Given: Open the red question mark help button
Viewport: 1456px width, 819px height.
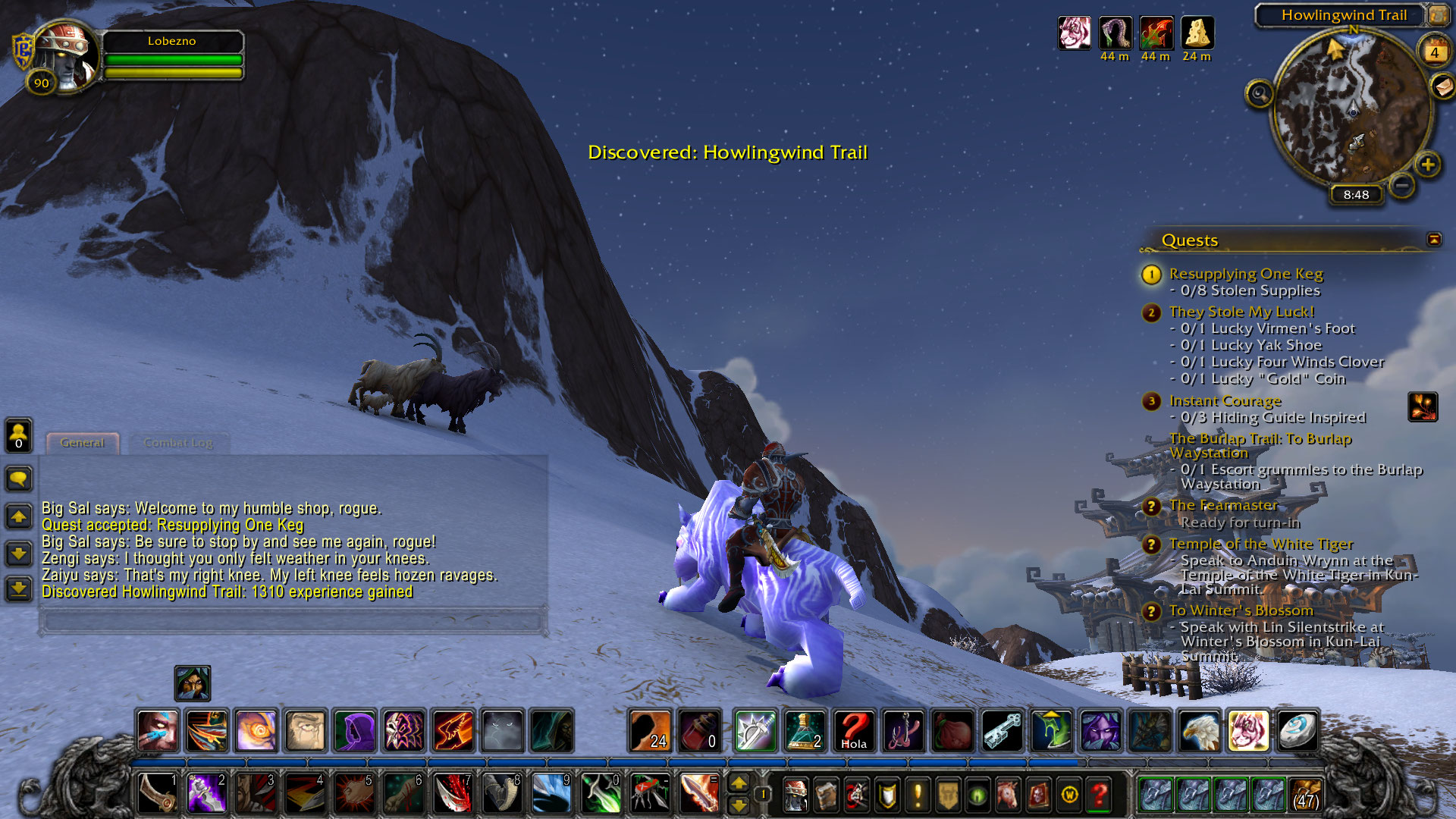Looking at the screenshot, I should [1099, 795].
